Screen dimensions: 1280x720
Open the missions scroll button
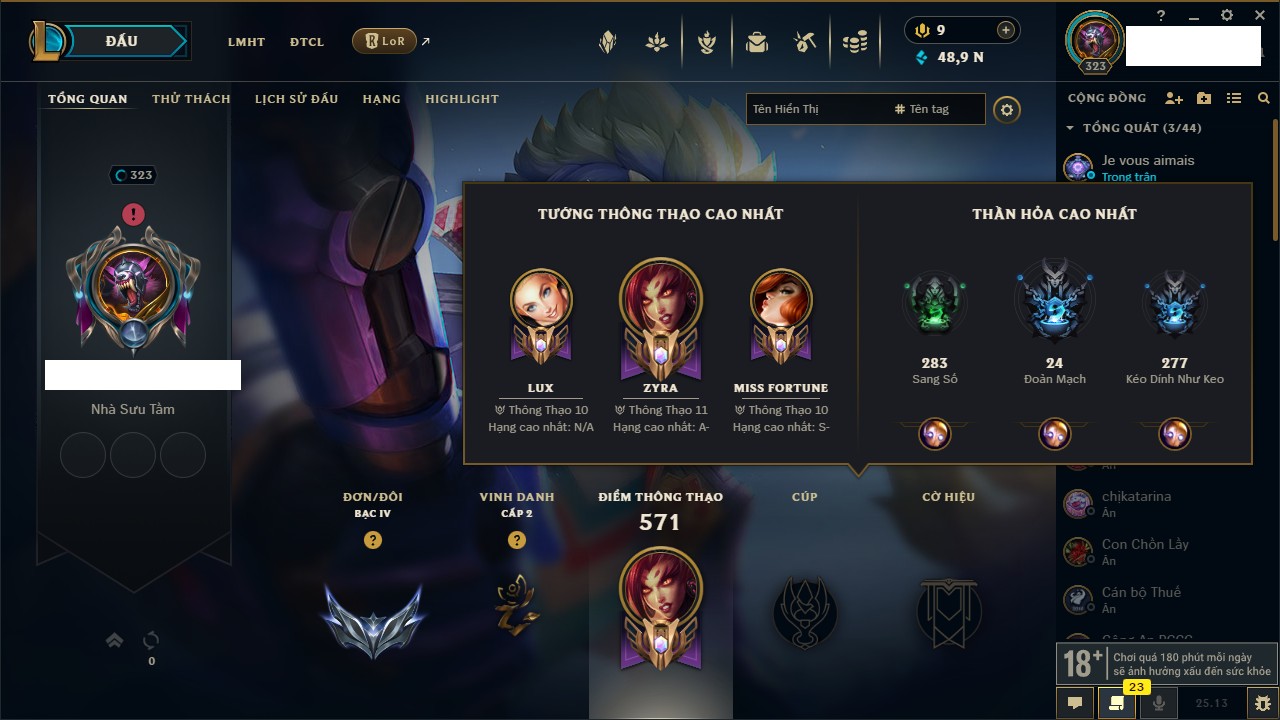click(1117, 703)
